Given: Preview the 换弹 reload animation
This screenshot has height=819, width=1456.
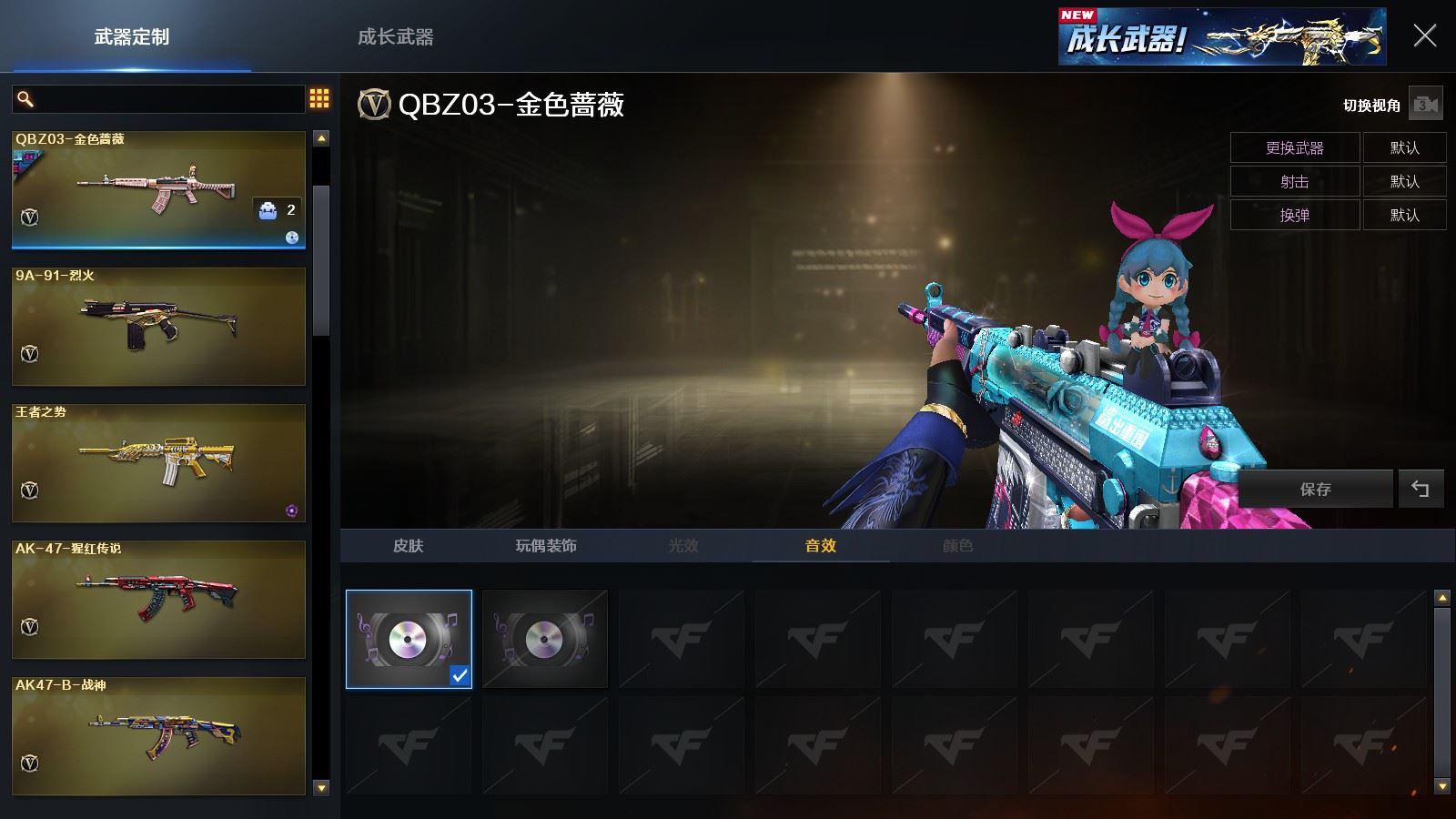Looking at the screenshot, I should 1294,215.
